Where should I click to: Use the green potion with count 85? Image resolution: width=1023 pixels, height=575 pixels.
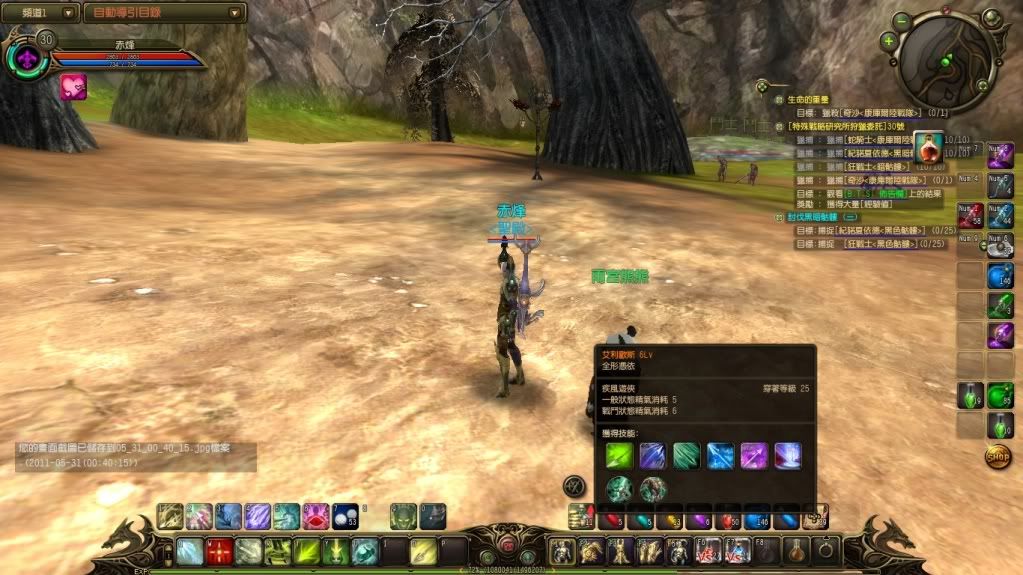click(x=1000, y=395)
